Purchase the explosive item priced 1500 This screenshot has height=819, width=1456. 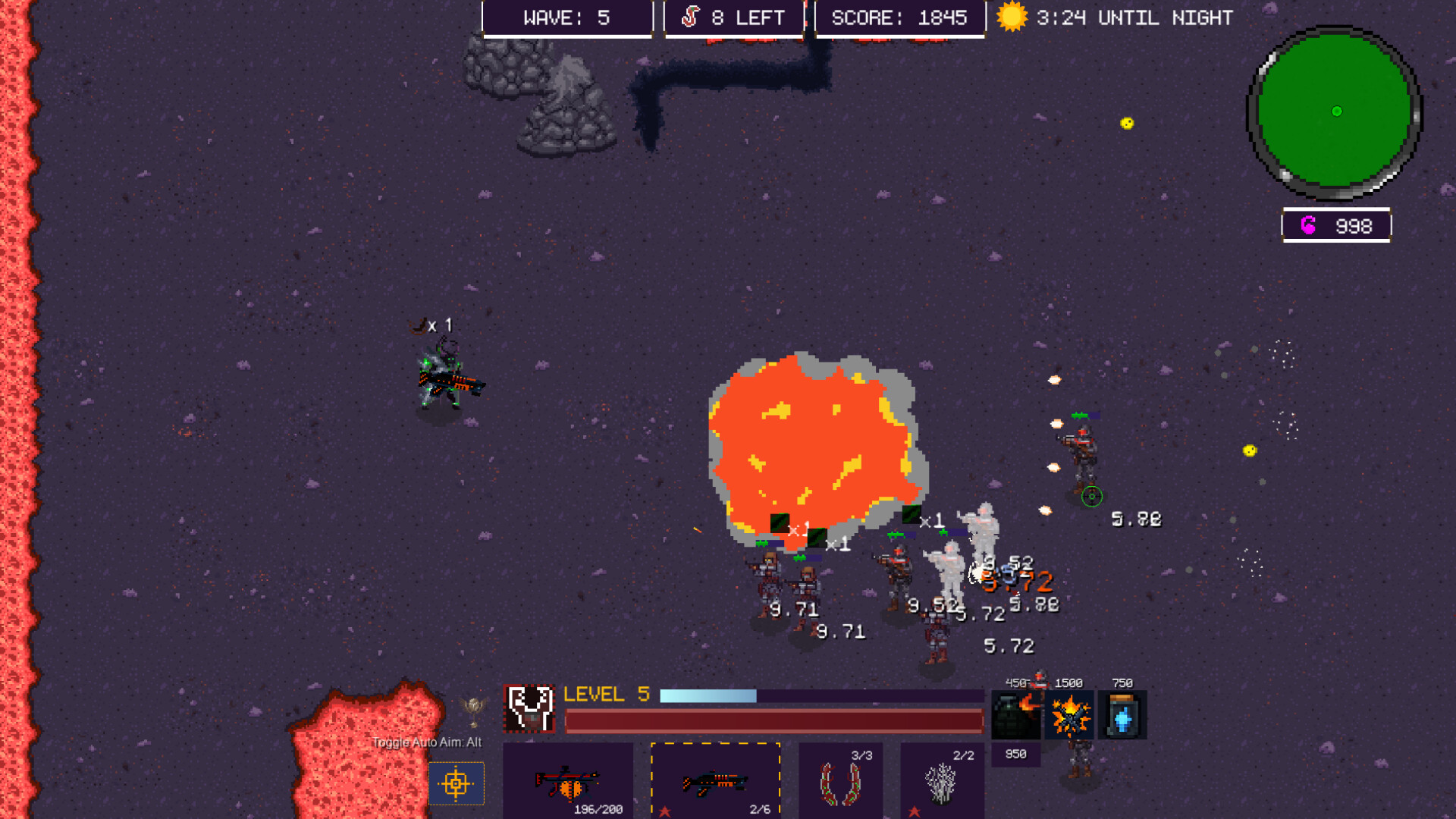coord(1069,714)
